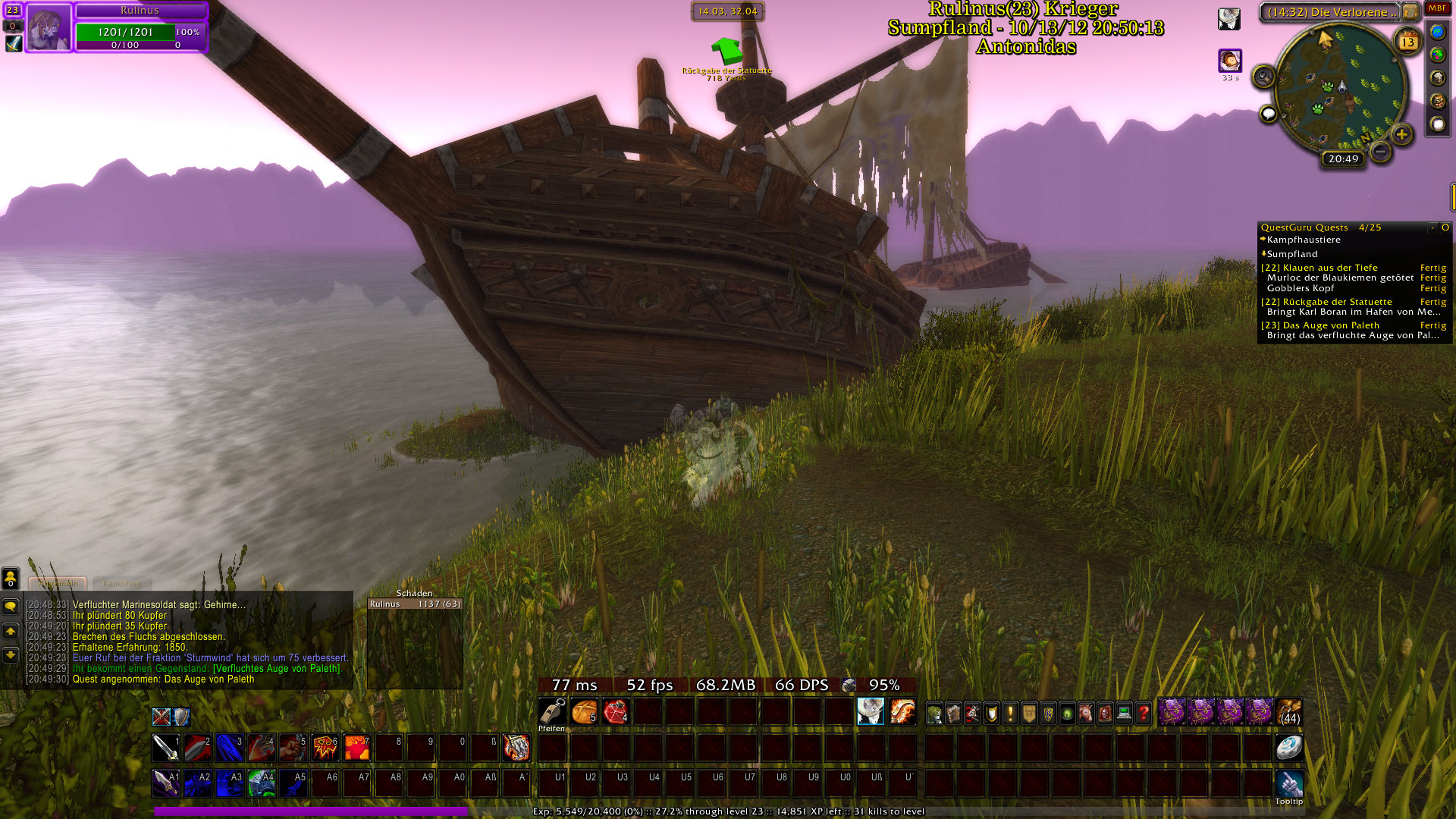Screen dimensions: 1456x819
Task: Open the calendar showing day 13
Action: 1407,41
